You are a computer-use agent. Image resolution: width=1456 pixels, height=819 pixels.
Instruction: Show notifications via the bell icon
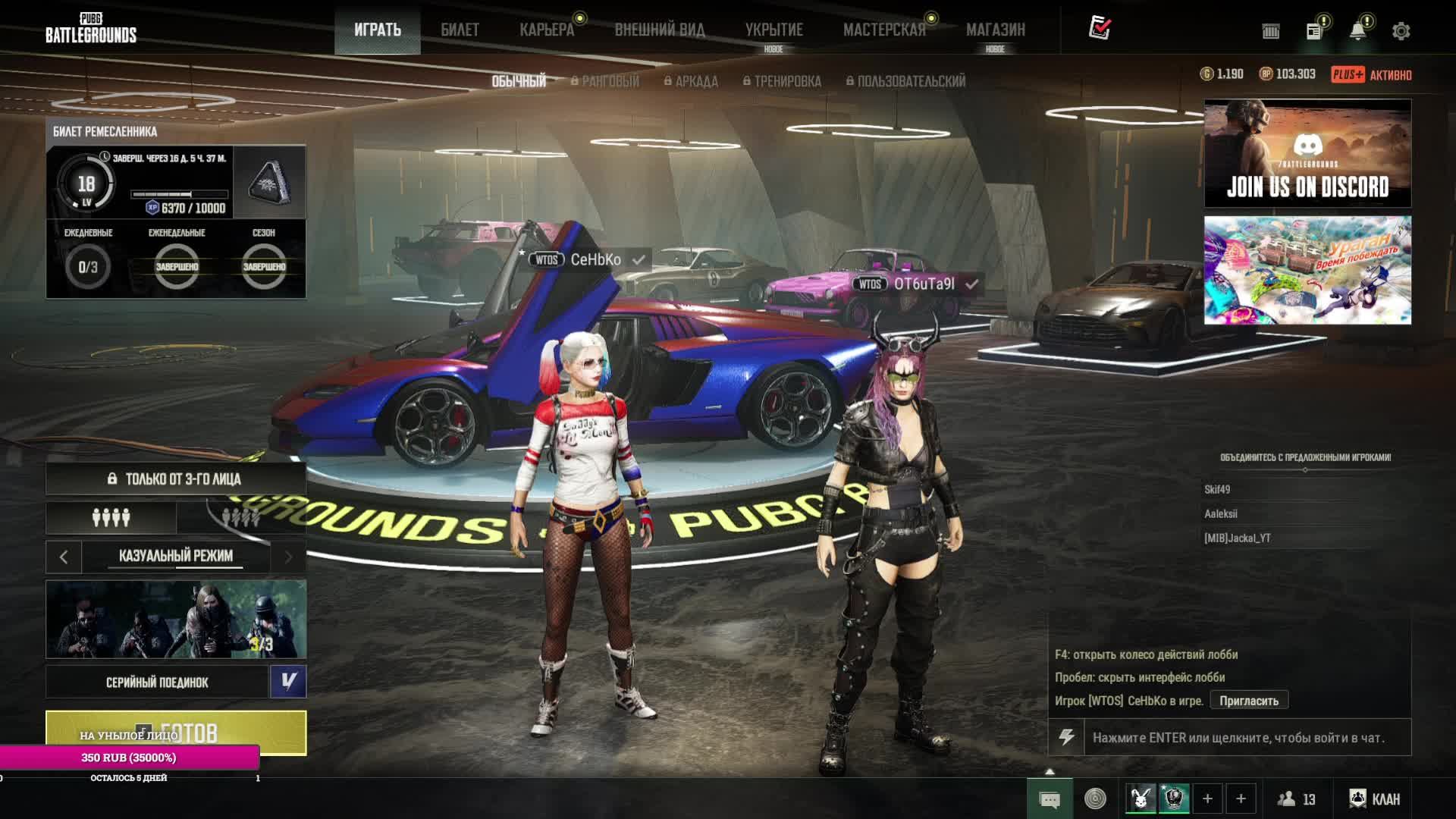[1357, 31]
